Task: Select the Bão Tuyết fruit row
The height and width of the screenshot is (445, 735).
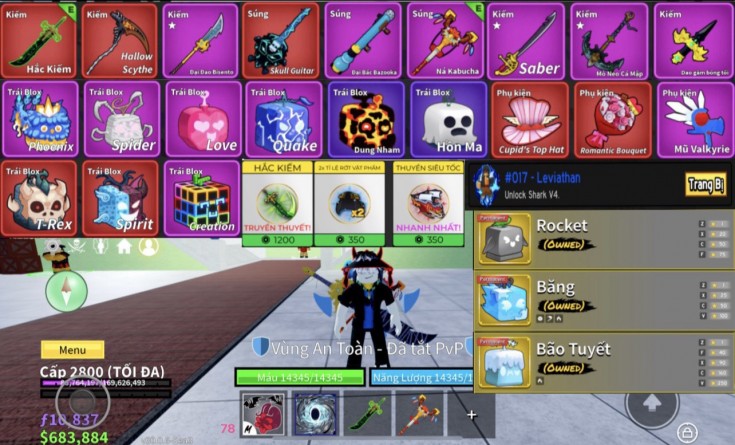Action: pyautogui.click(x=602, y=361)
